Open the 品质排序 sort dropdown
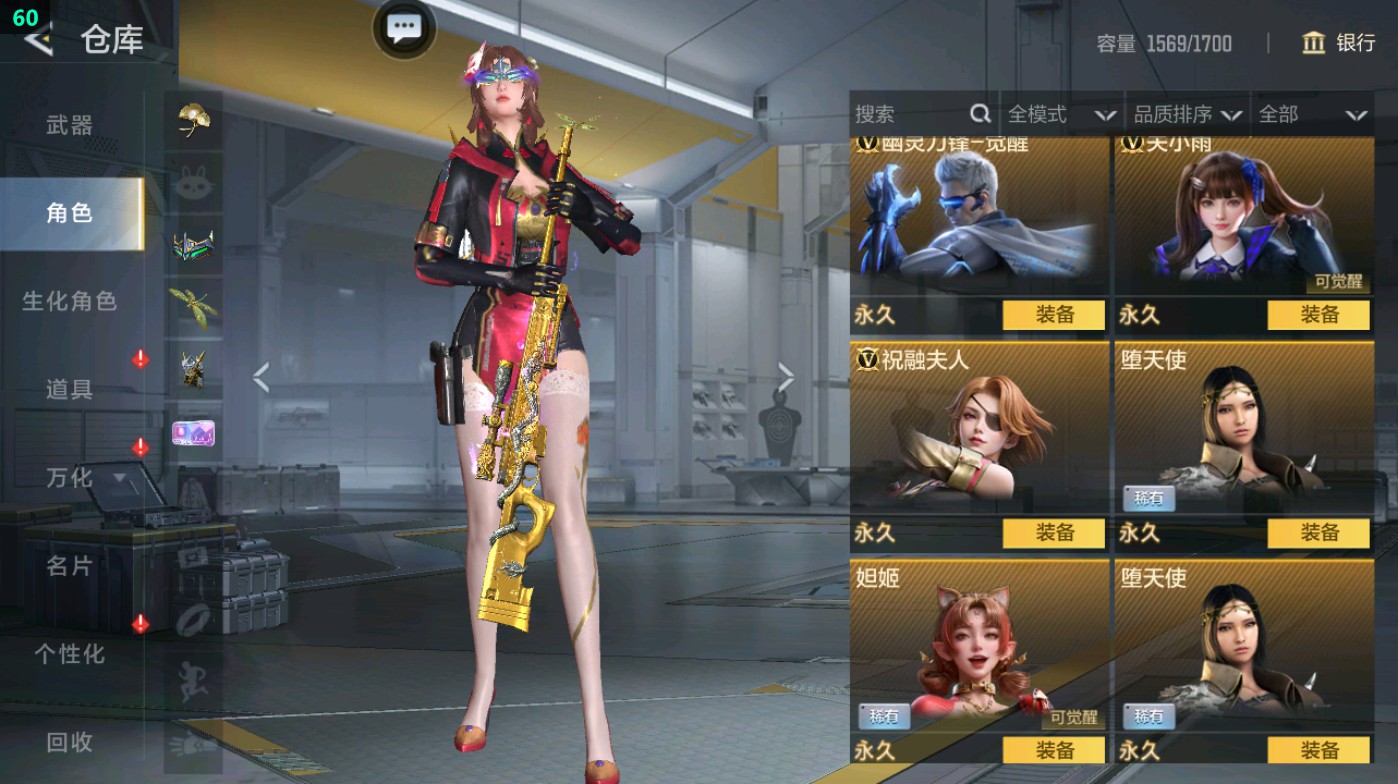 click(1187, 115)
